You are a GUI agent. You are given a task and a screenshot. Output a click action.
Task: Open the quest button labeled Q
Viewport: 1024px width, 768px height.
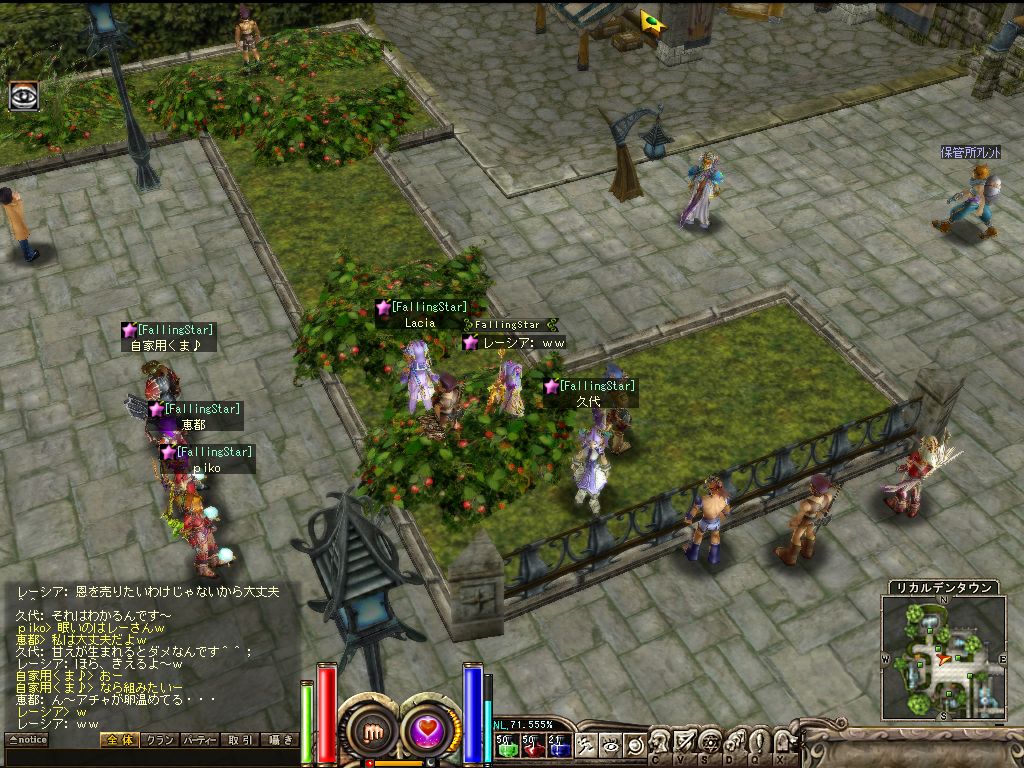758,743
